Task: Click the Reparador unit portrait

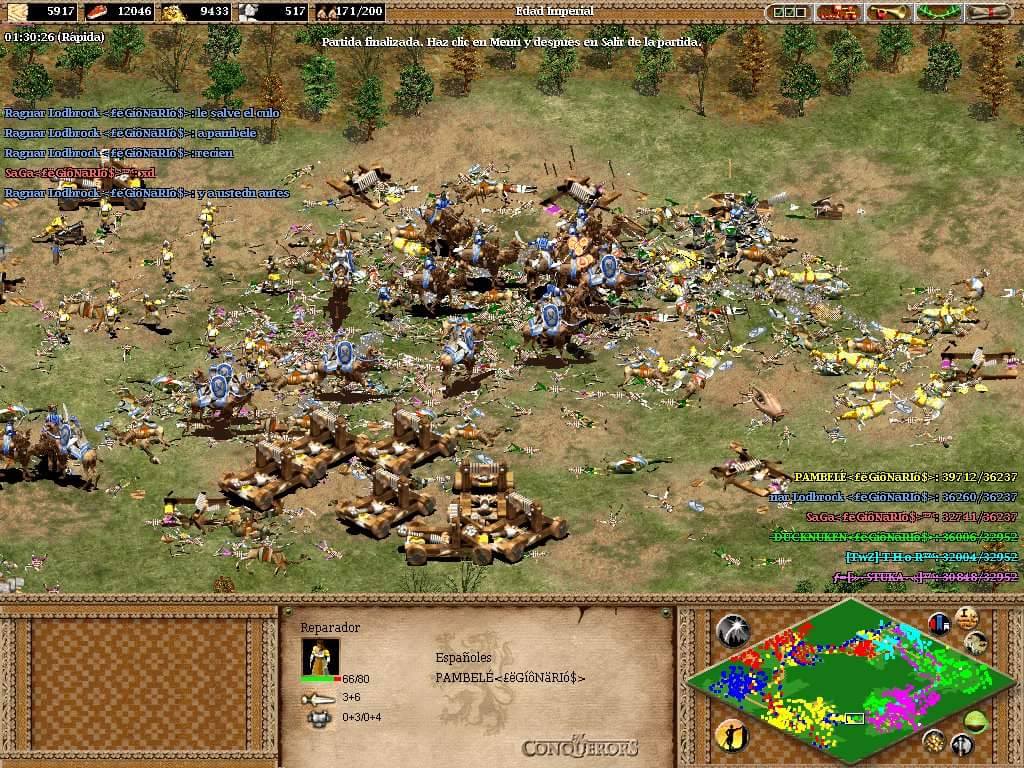Action: click(x=320, y=656)
